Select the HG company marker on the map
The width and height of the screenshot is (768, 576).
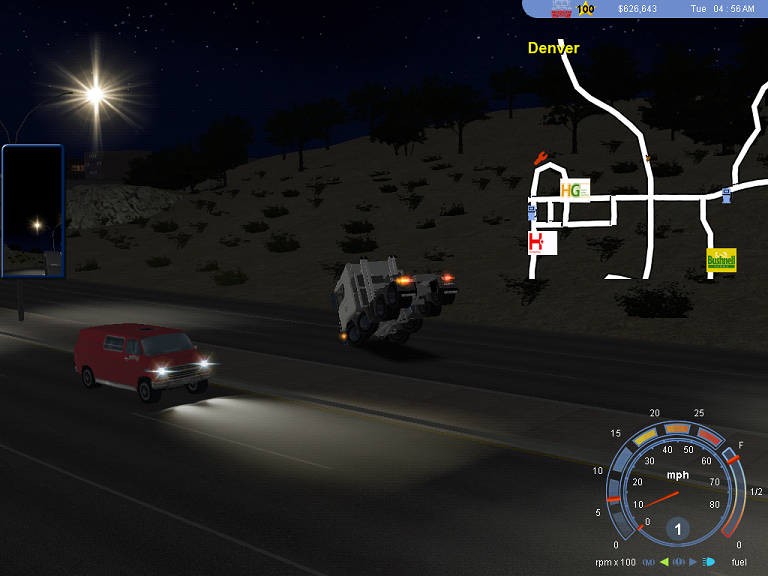pyautogui.click(x=574, y=190)
